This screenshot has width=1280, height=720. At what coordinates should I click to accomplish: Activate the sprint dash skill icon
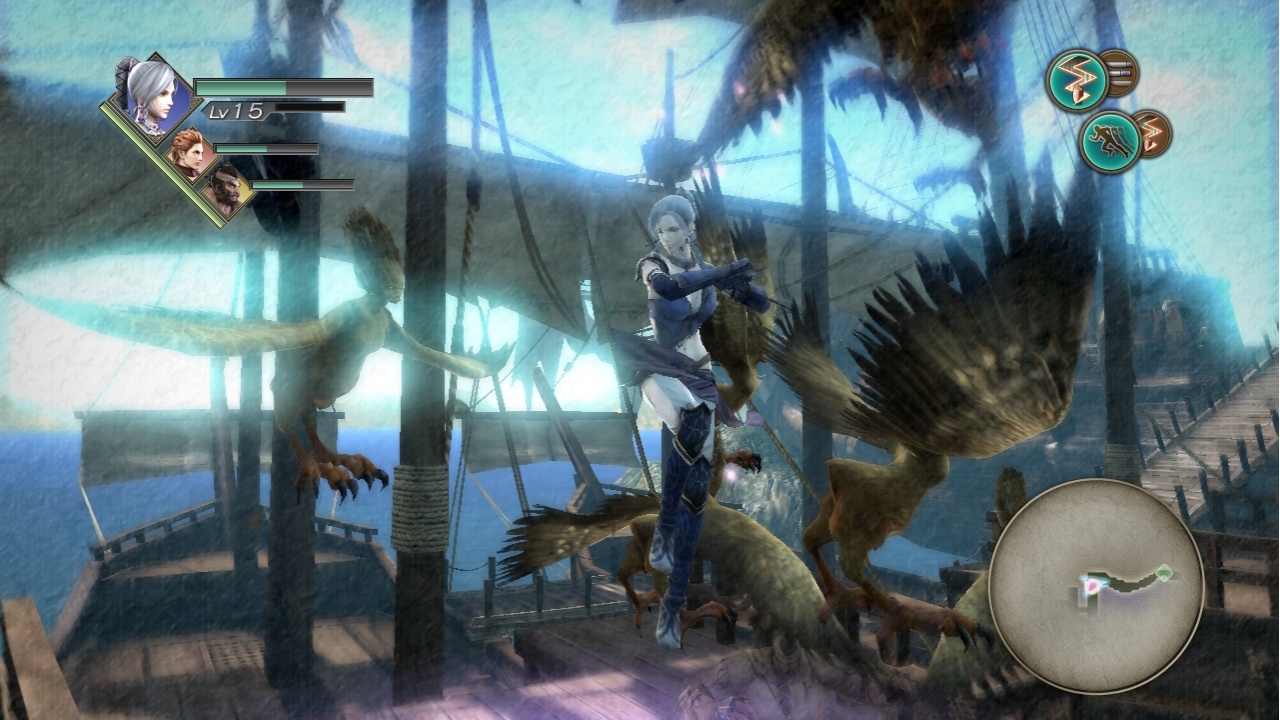pyautogui.click(x=1110, y=140)
